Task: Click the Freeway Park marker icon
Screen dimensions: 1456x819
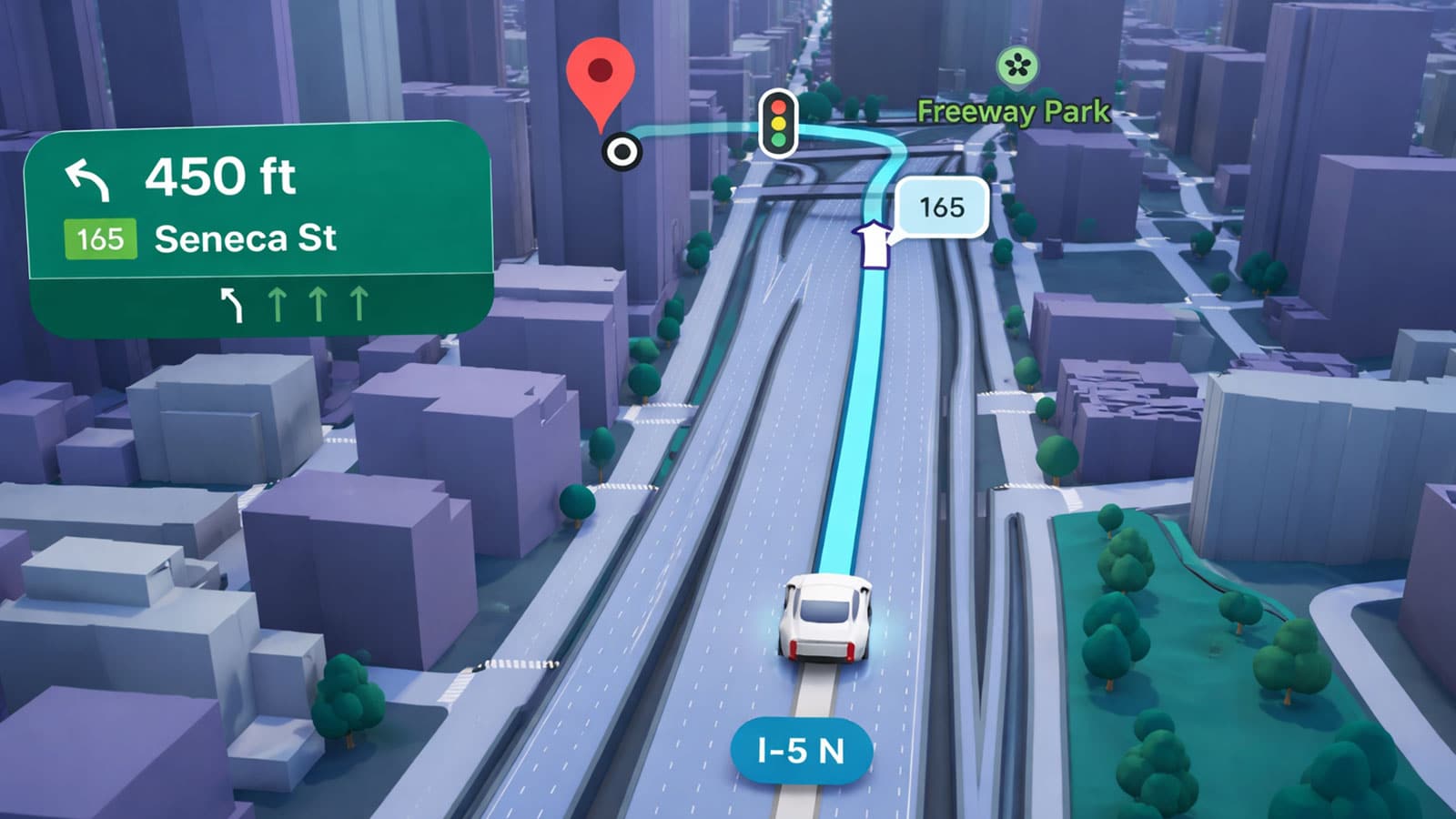Action: coord(1016,66)
